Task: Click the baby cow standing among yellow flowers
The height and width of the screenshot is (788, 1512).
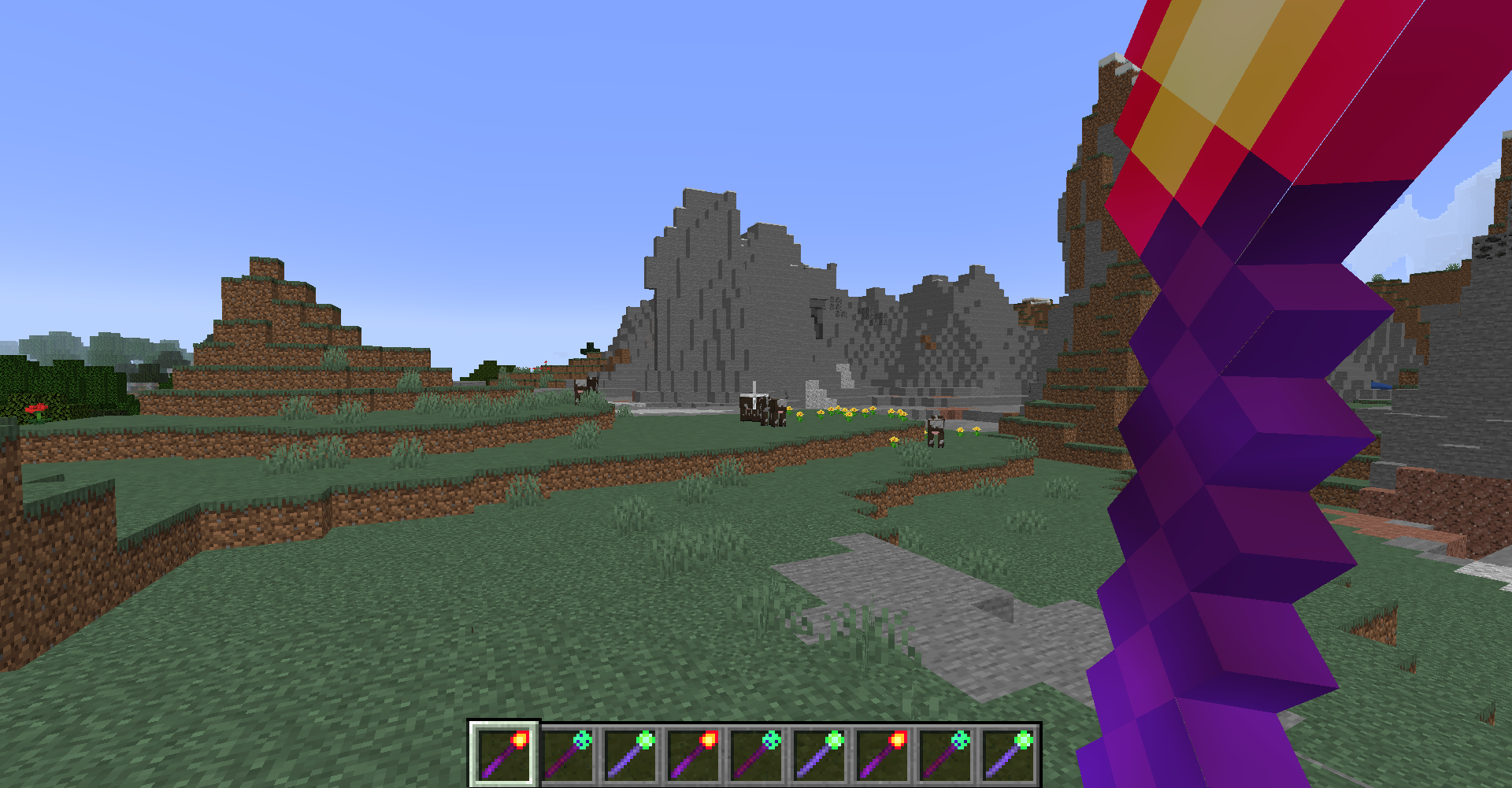Action: coord(937,433)
